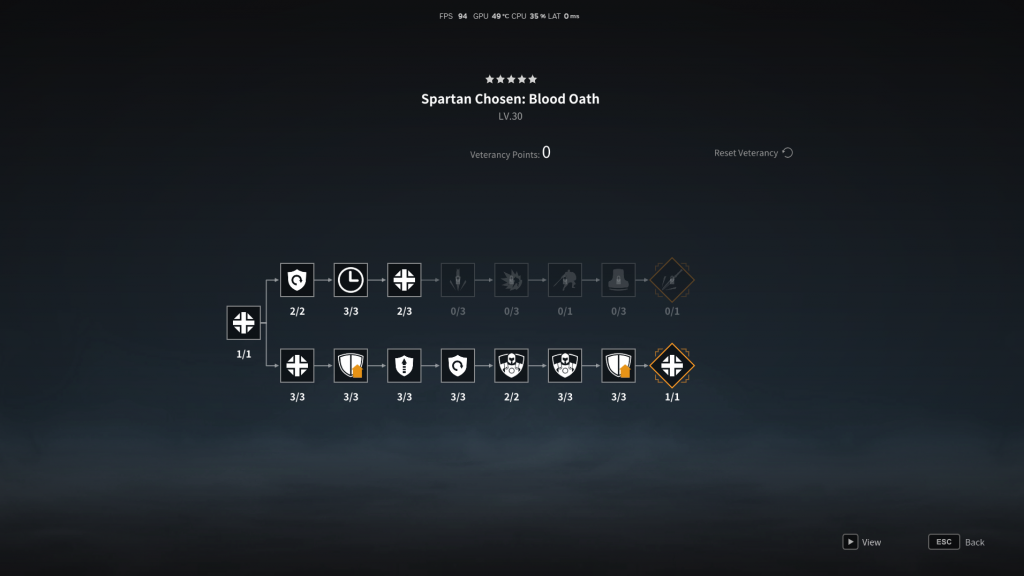Screen dimensions: 1024x576
Task: Select the locked charging soldier node
Action: pos(565,280)
